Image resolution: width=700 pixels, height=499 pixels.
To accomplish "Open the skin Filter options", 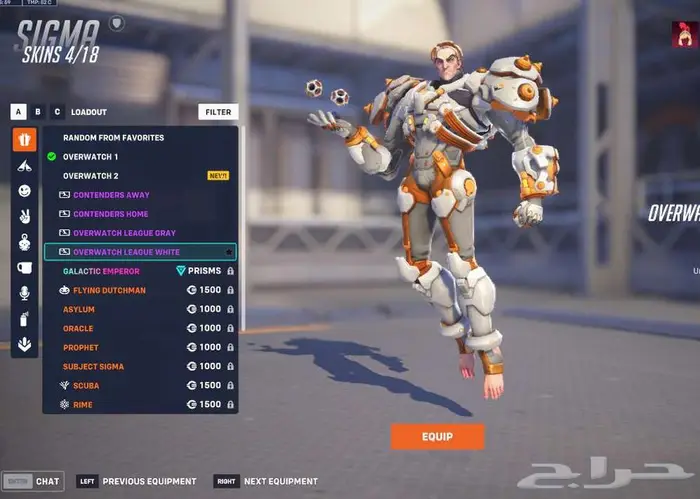I will point(218,112).
